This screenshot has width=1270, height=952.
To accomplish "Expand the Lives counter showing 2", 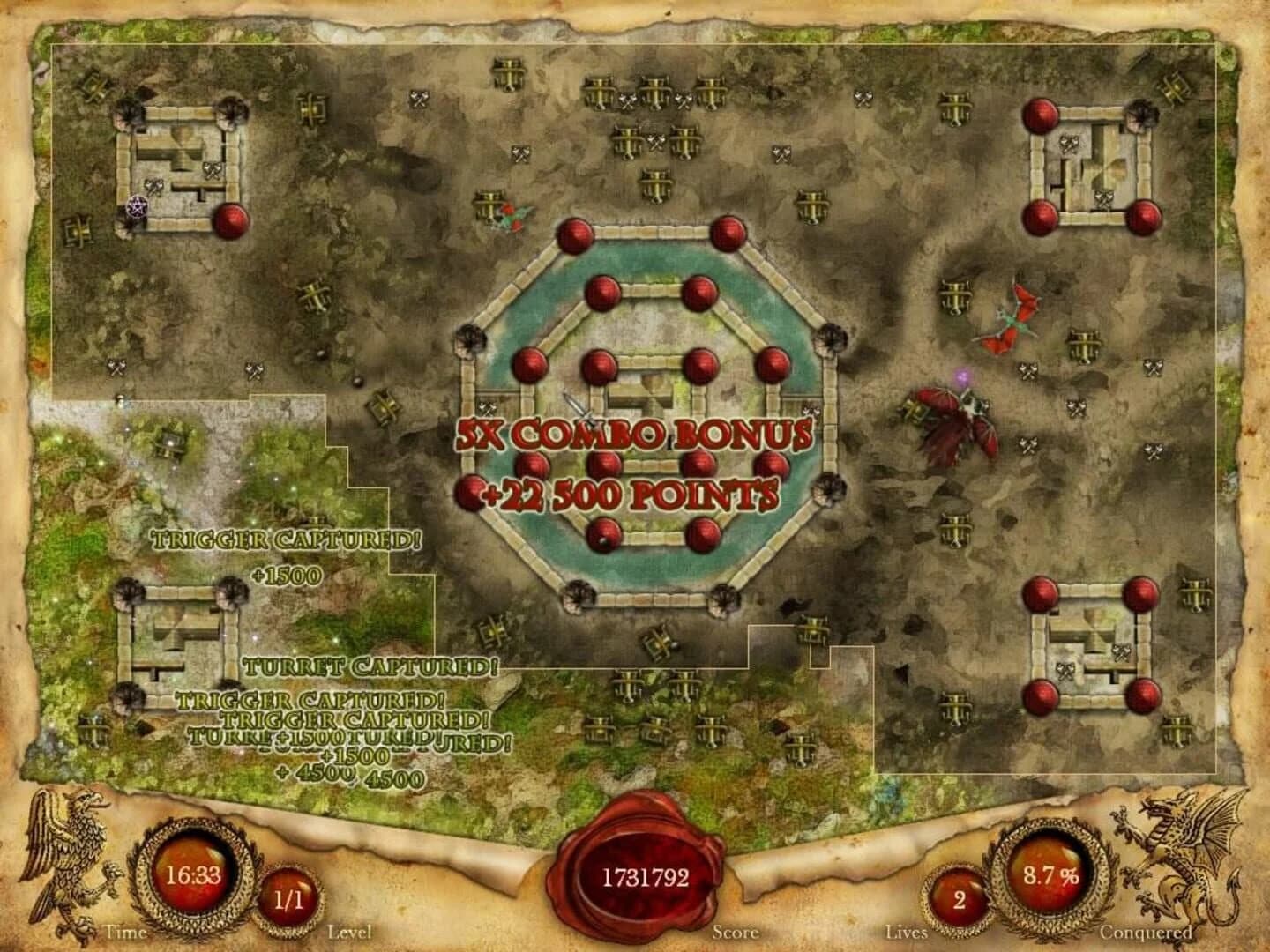I will pos(957,899).
